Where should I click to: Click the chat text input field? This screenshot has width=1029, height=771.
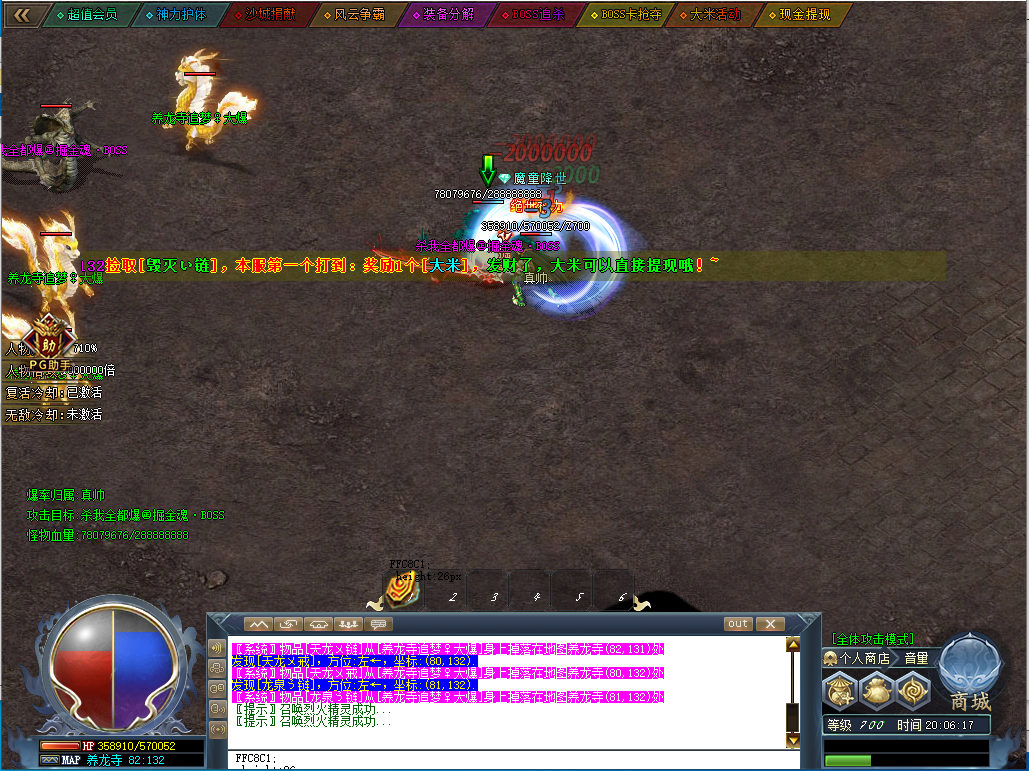500,760
